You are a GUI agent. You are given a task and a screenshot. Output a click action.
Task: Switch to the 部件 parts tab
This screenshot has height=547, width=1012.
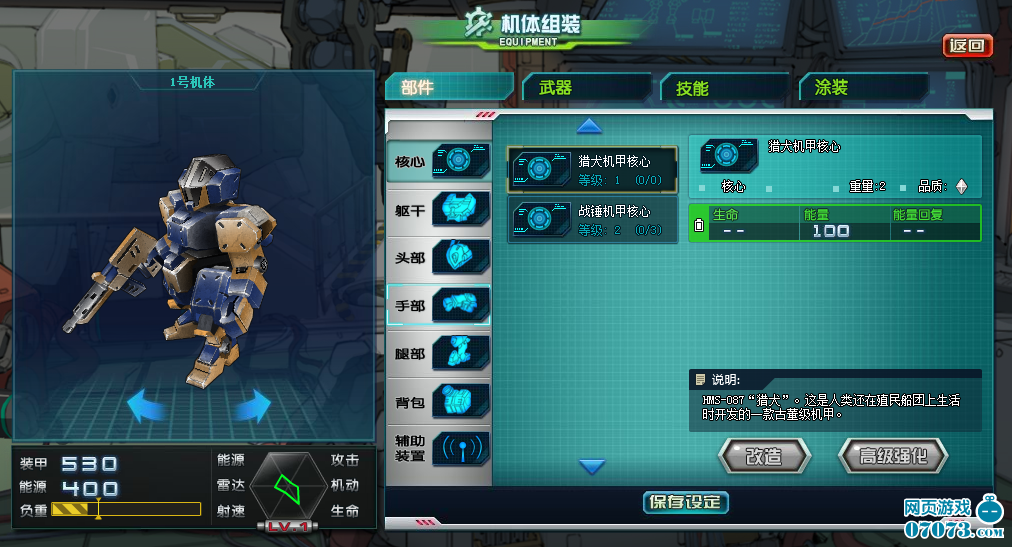(448, 87)
